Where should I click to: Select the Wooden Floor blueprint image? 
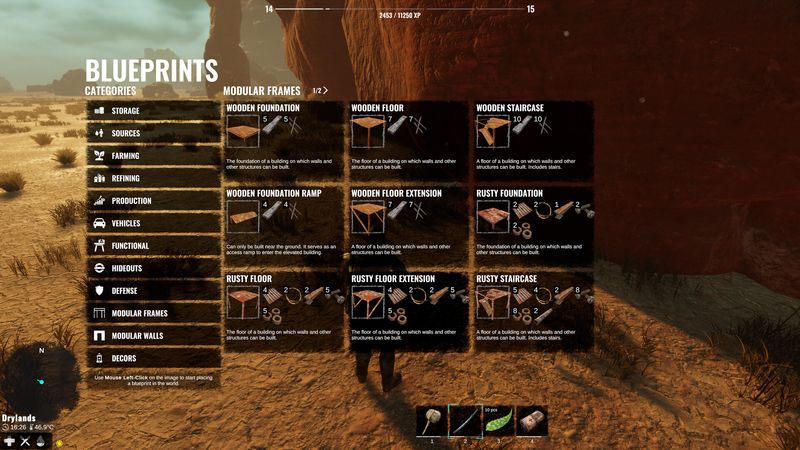point(366,131)
